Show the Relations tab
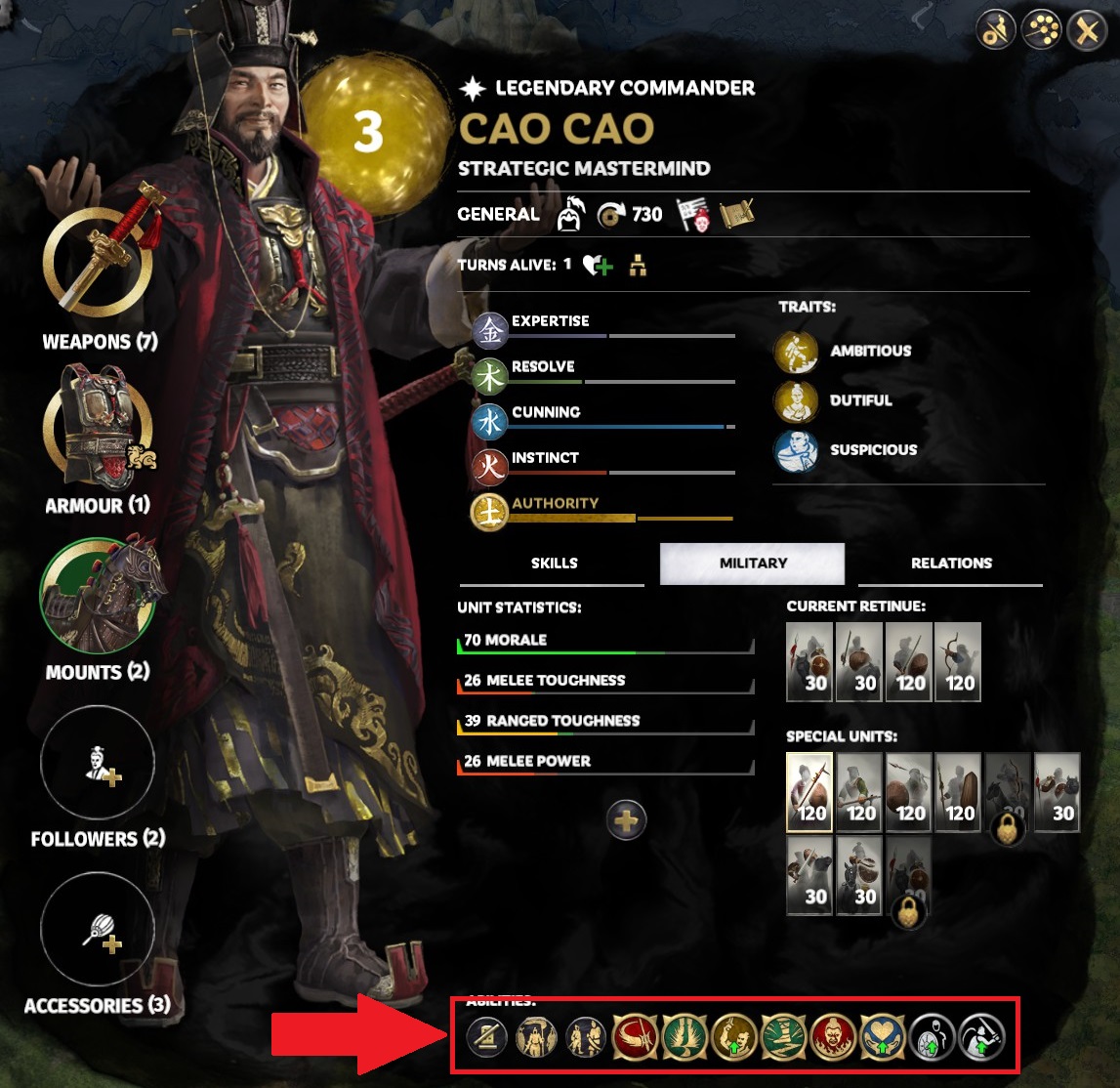 [x=950, y=564]
